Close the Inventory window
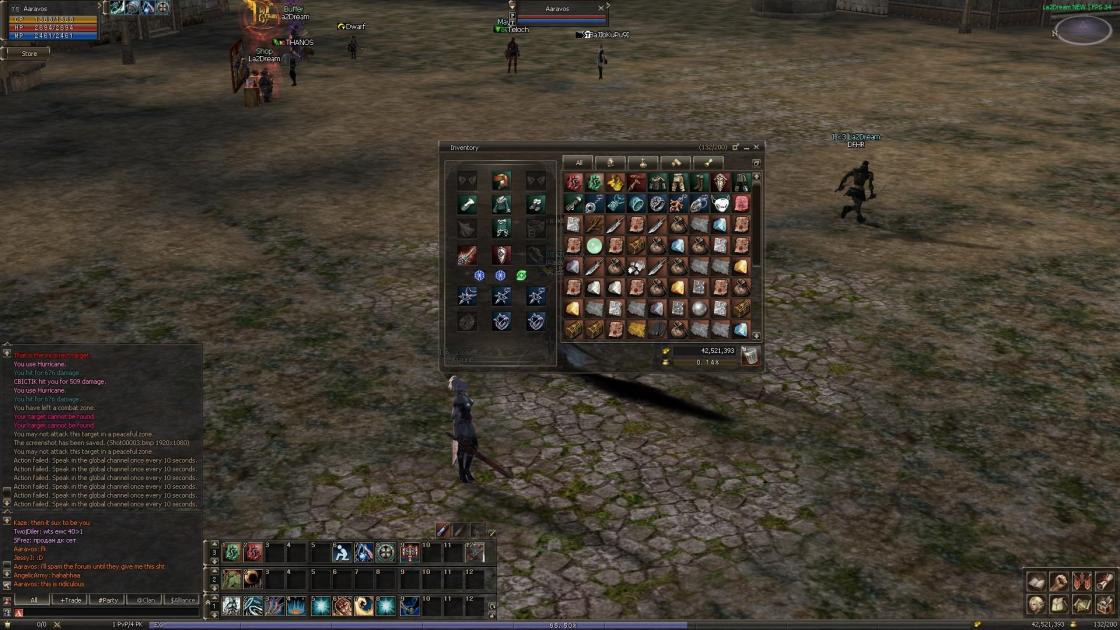 point(757,147)
